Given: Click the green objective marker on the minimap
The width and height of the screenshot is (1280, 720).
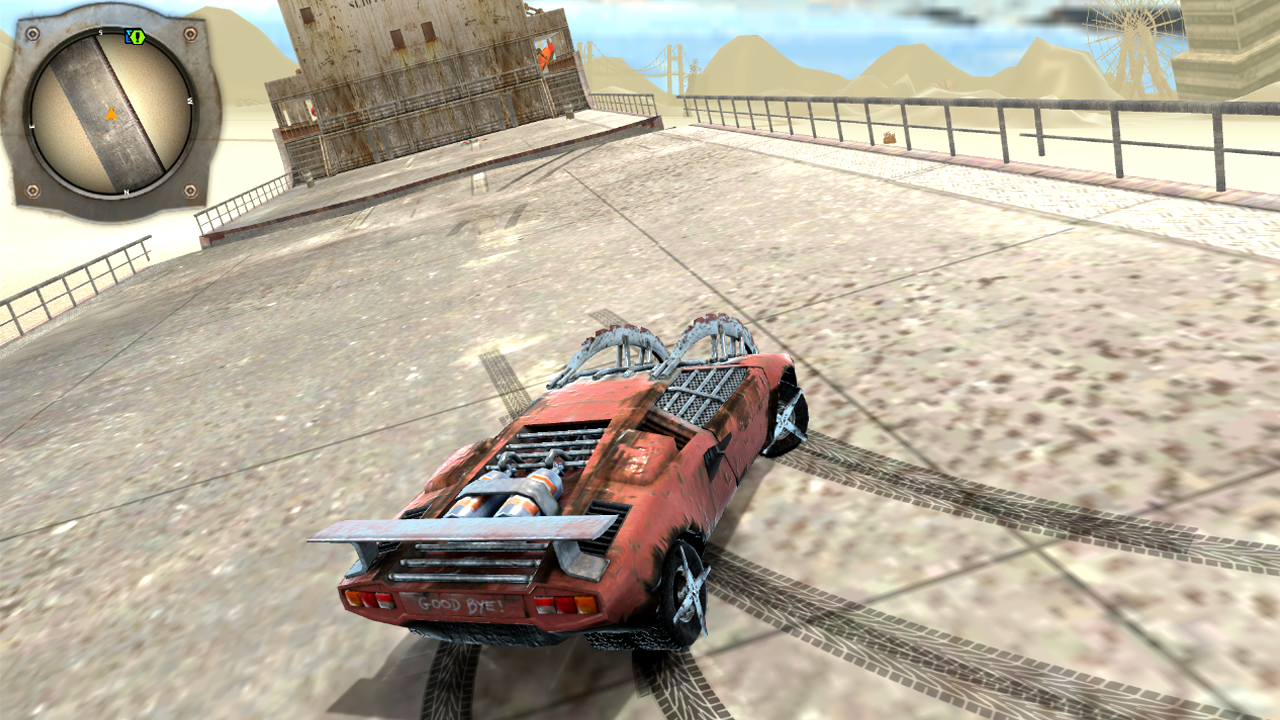Looking at the screenshot, I should 137,37.
